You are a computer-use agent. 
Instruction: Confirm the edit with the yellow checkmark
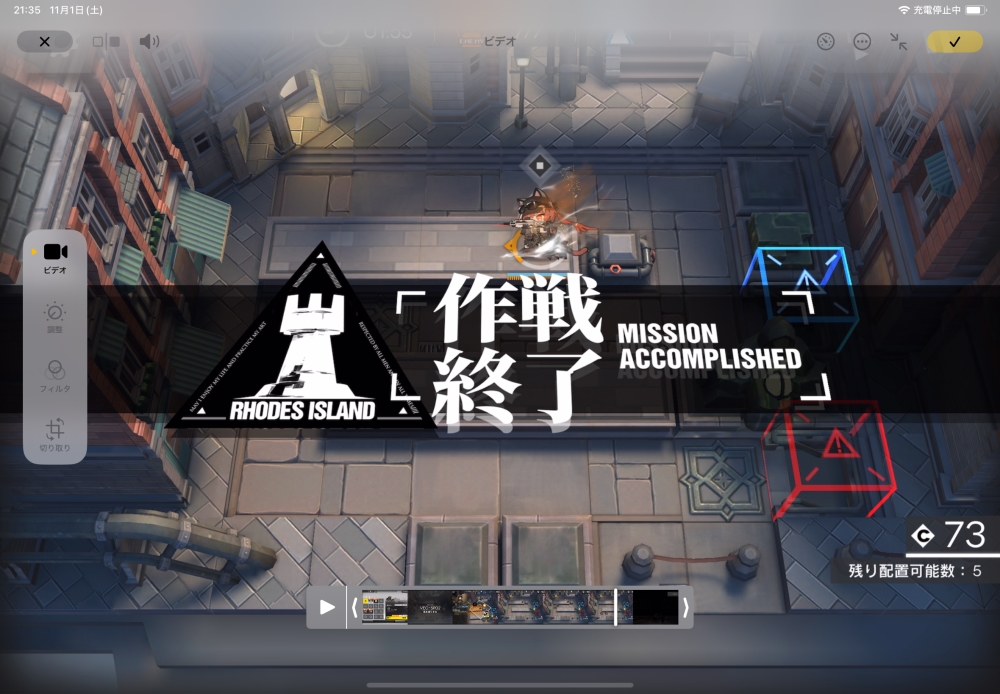point(954,42)
